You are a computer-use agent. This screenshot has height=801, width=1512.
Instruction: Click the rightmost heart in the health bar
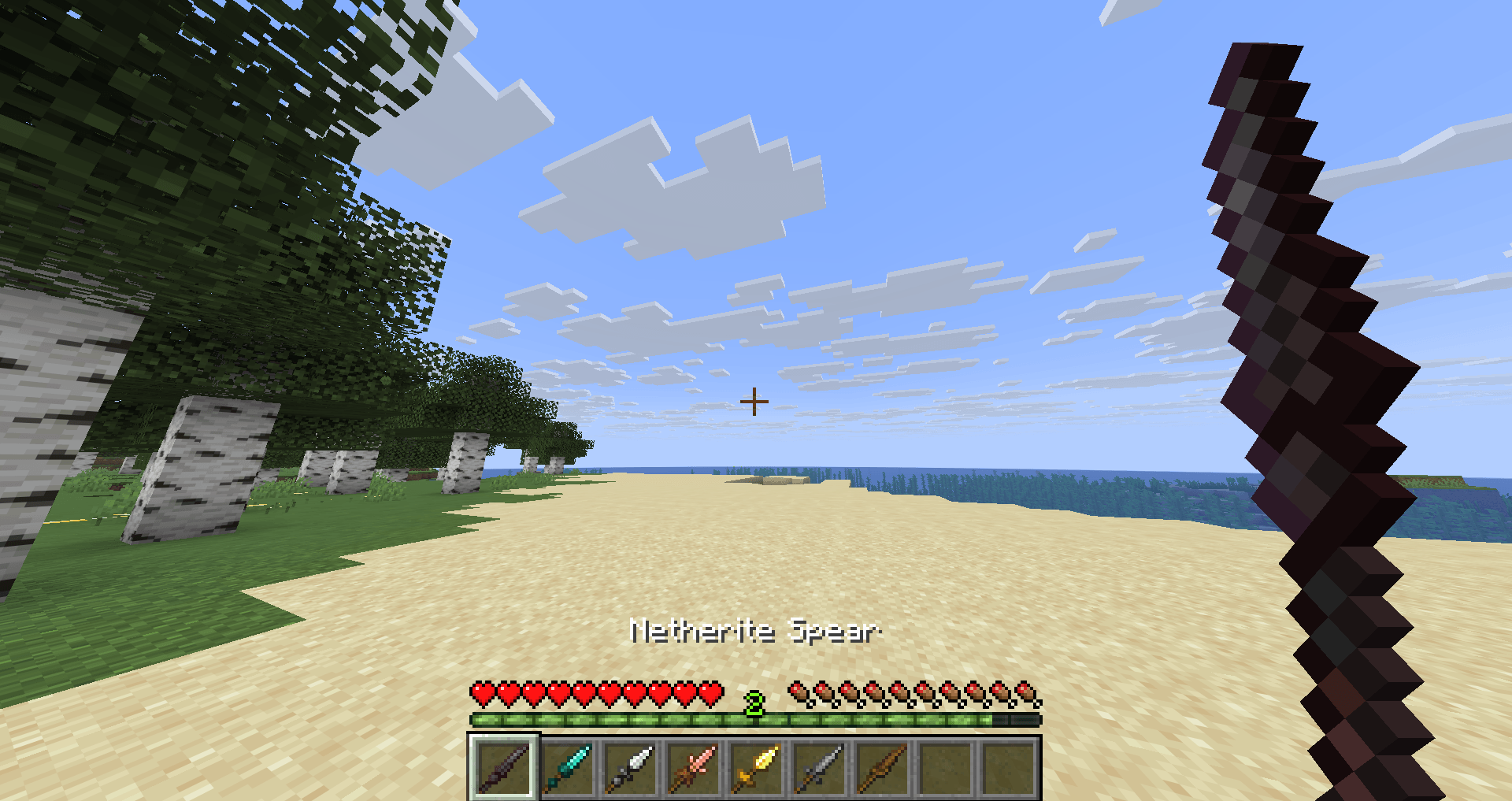(x=713, y=692)
